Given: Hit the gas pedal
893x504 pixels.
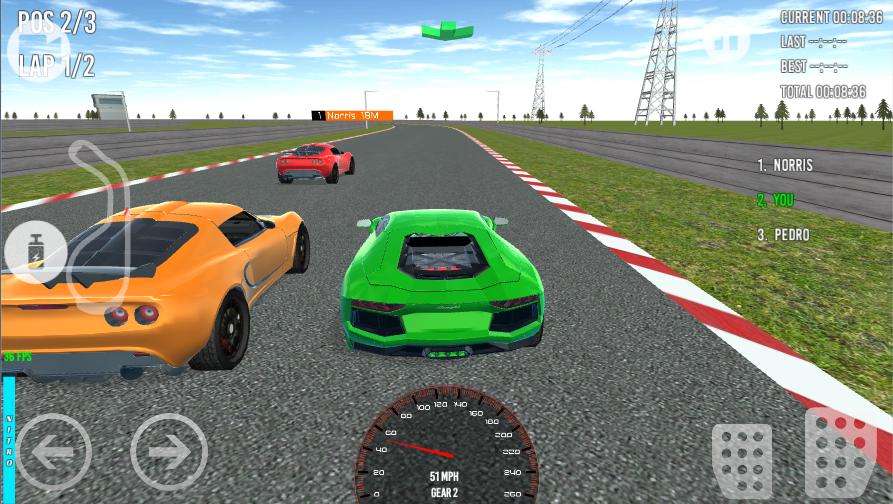Looking at the screenshot, I should tap(840, 452).
